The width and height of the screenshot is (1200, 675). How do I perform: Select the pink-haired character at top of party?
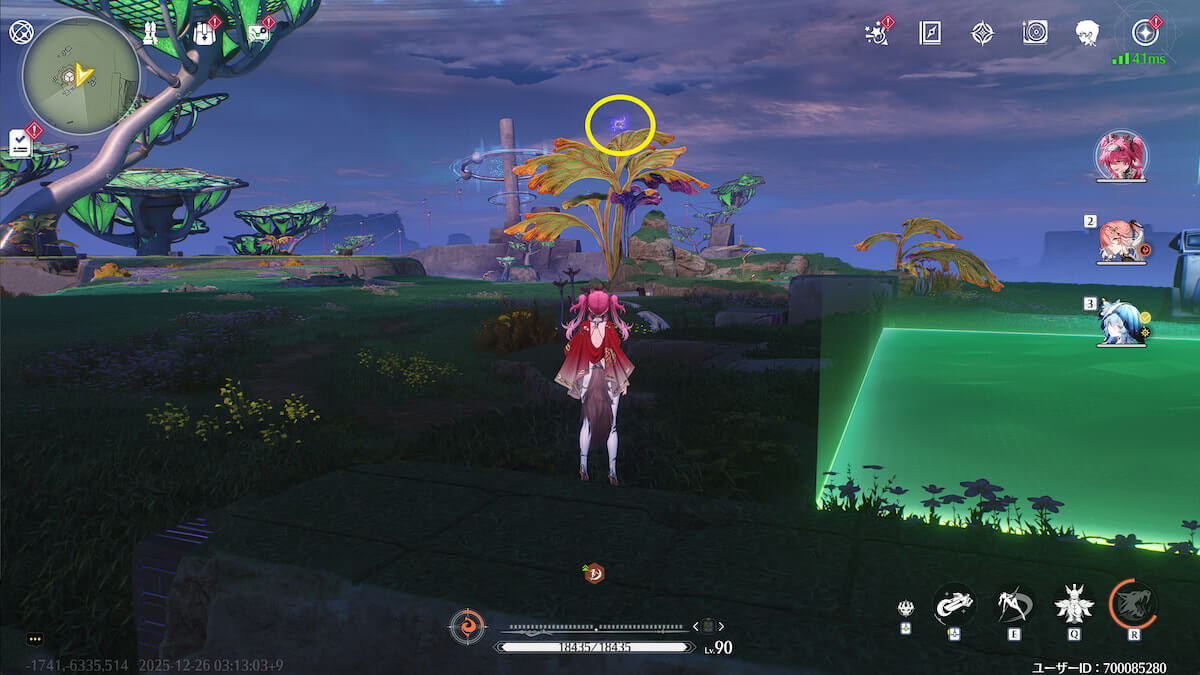pos(1121,158)
